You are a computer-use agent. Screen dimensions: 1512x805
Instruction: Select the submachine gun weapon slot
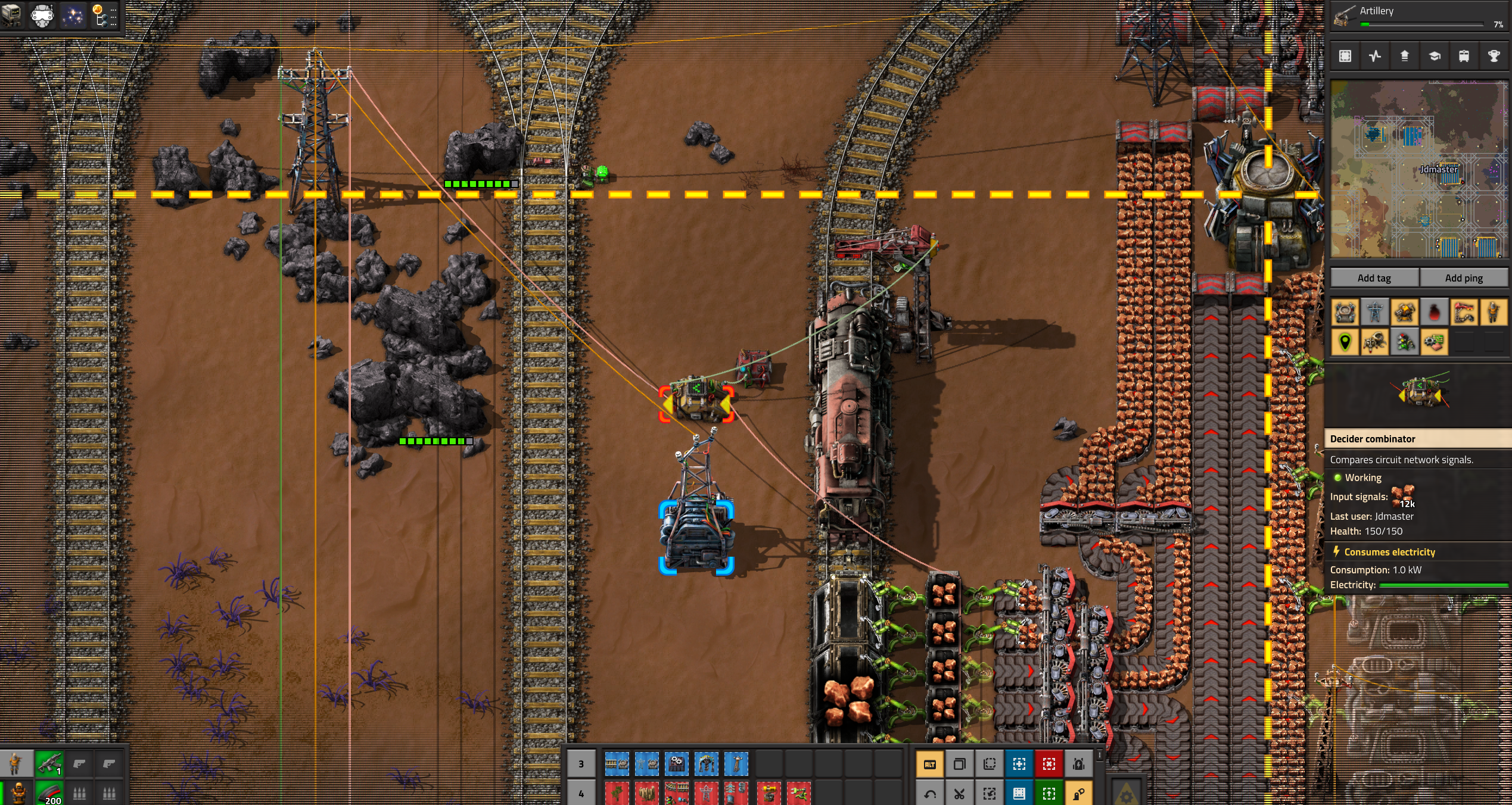coord(49,763)
